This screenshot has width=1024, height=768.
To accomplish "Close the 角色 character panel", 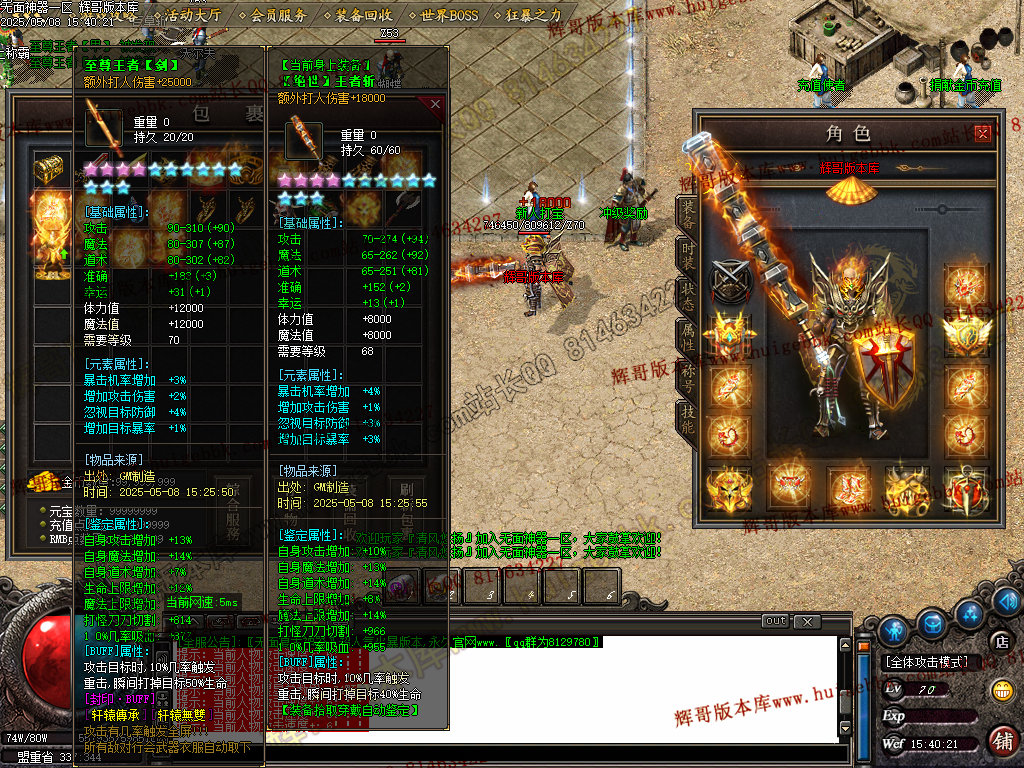I will pyautogui.click(x=983, y=131).
